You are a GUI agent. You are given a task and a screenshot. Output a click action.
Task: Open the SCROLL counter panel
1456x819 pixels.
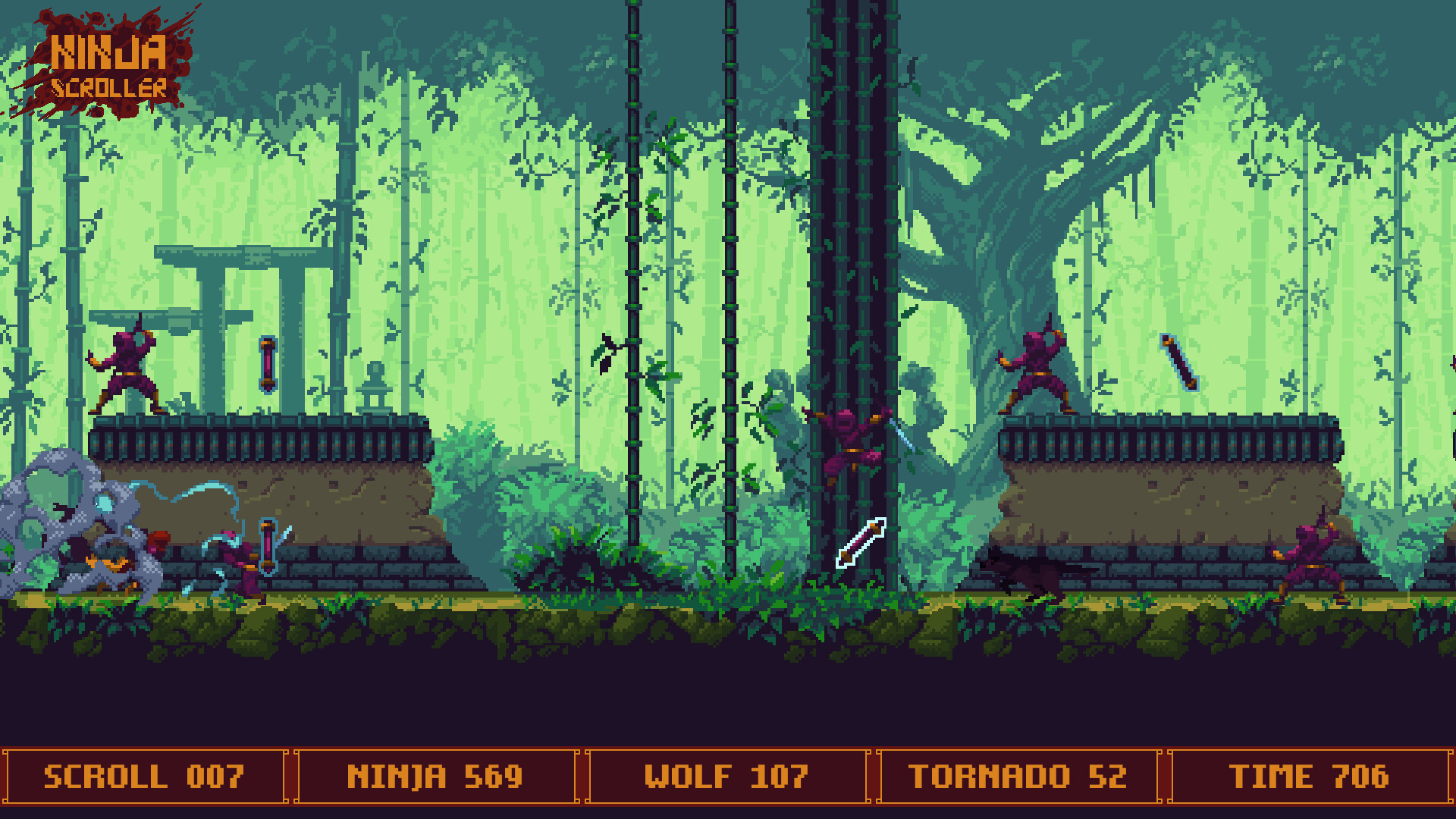(x=144, y=775)
